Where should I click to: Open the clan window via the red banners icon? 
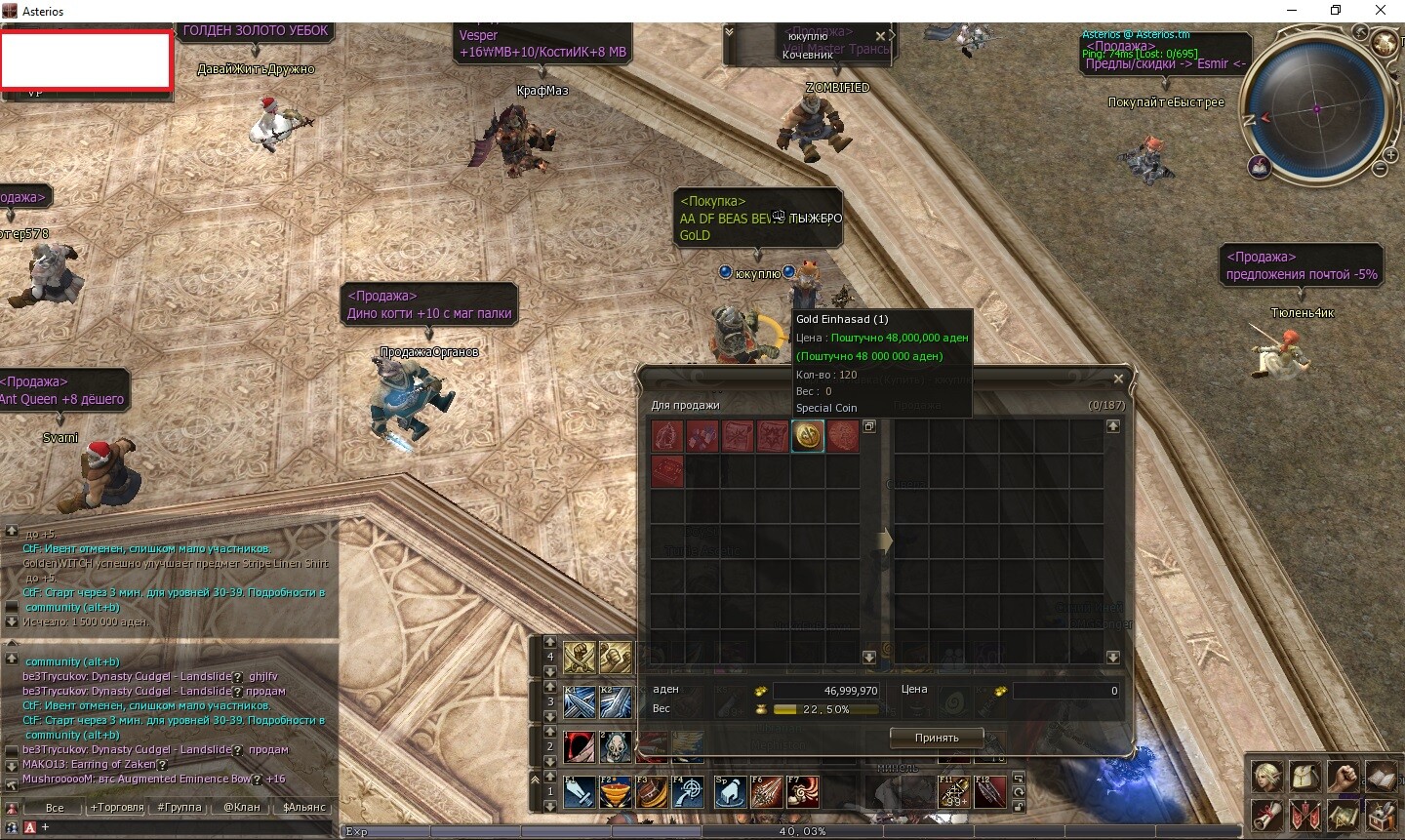point(1306,814)
